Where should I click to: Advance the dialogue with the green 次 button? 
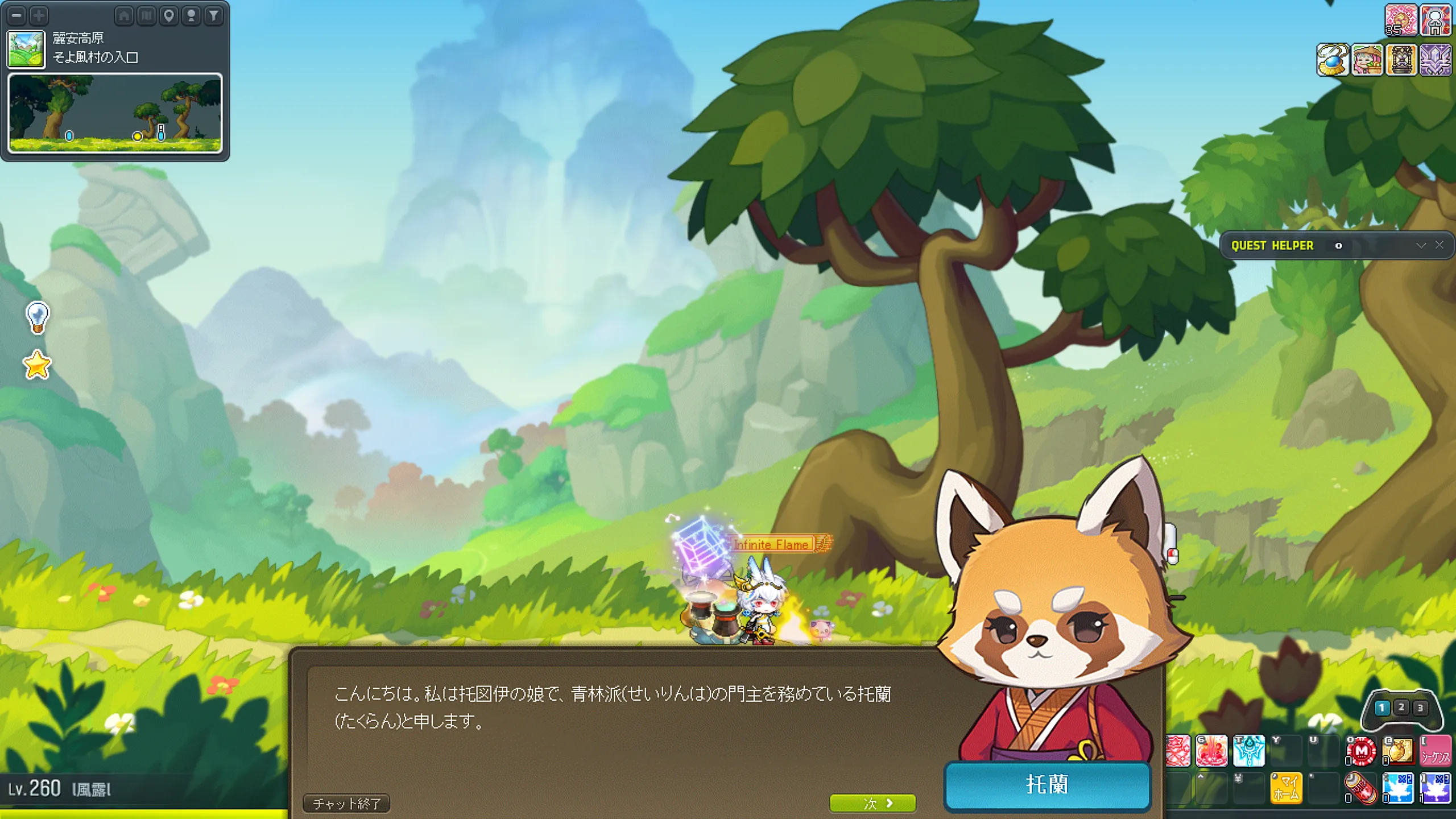tap(872, 803)
